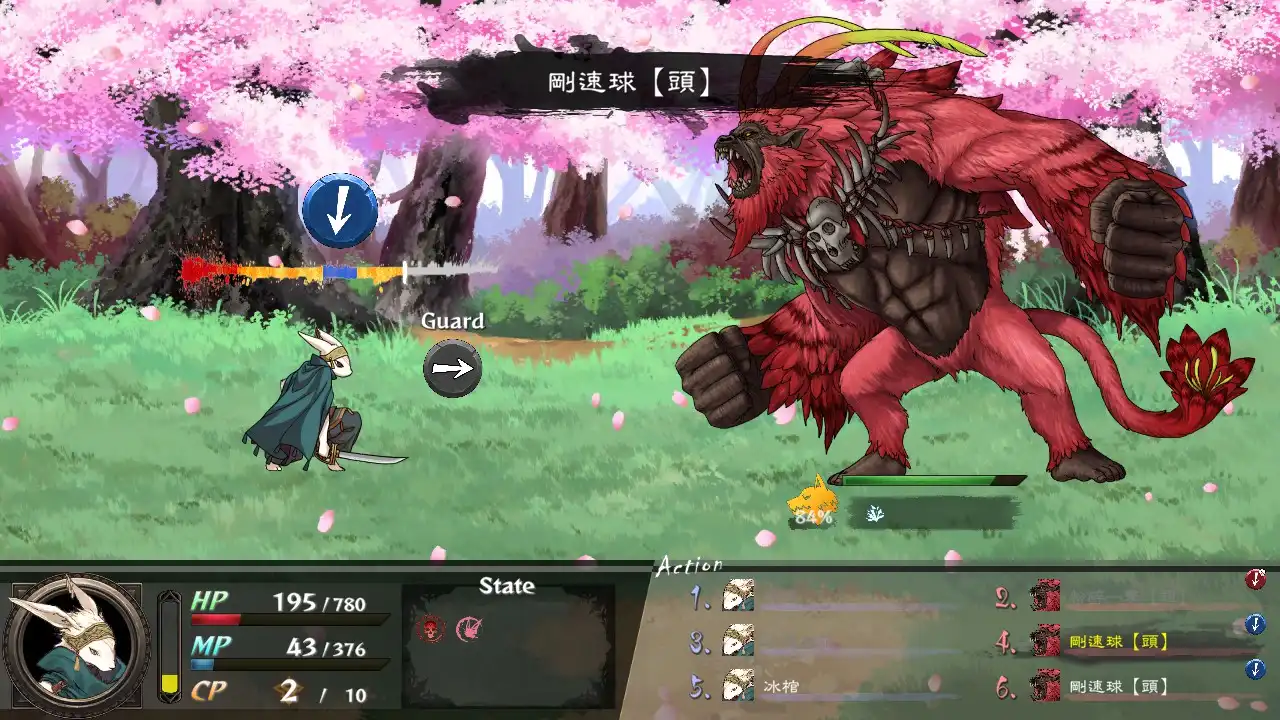
Task: Inspect the red skull status icon
Action: (430, 629)
